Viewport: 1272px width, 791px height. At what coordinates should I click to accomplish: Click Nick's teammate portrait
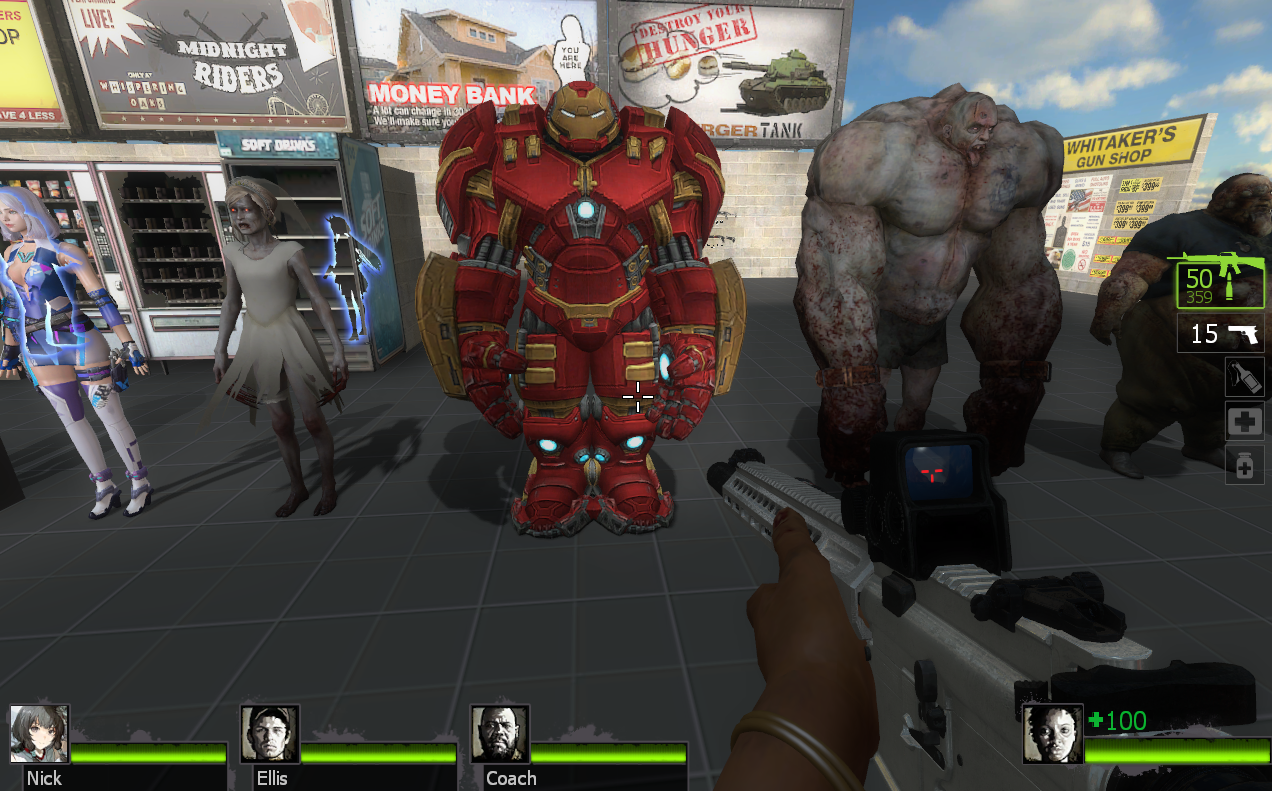point(40,734)
